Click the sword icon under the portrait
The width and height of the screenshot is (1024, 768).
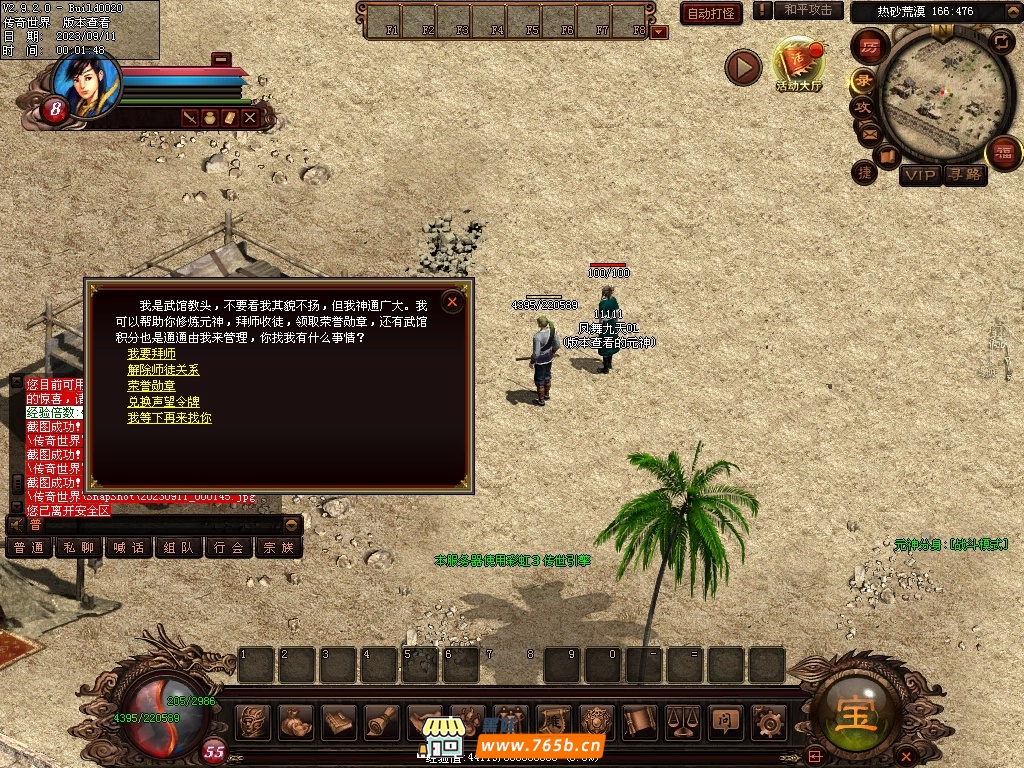(x=190, y=118)
